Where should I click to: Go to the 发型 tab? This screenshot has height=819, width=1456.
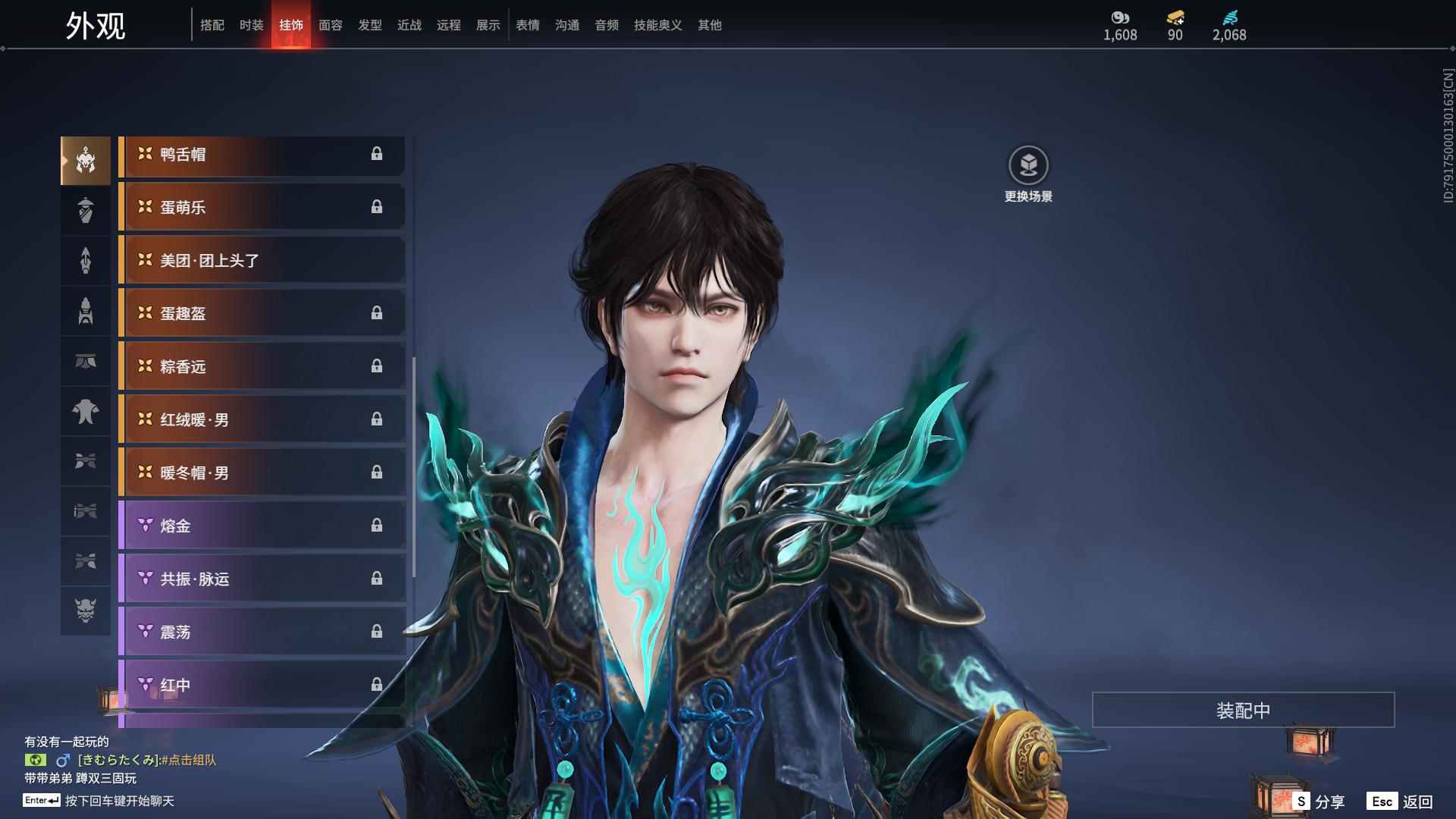(x=370, y=25)
